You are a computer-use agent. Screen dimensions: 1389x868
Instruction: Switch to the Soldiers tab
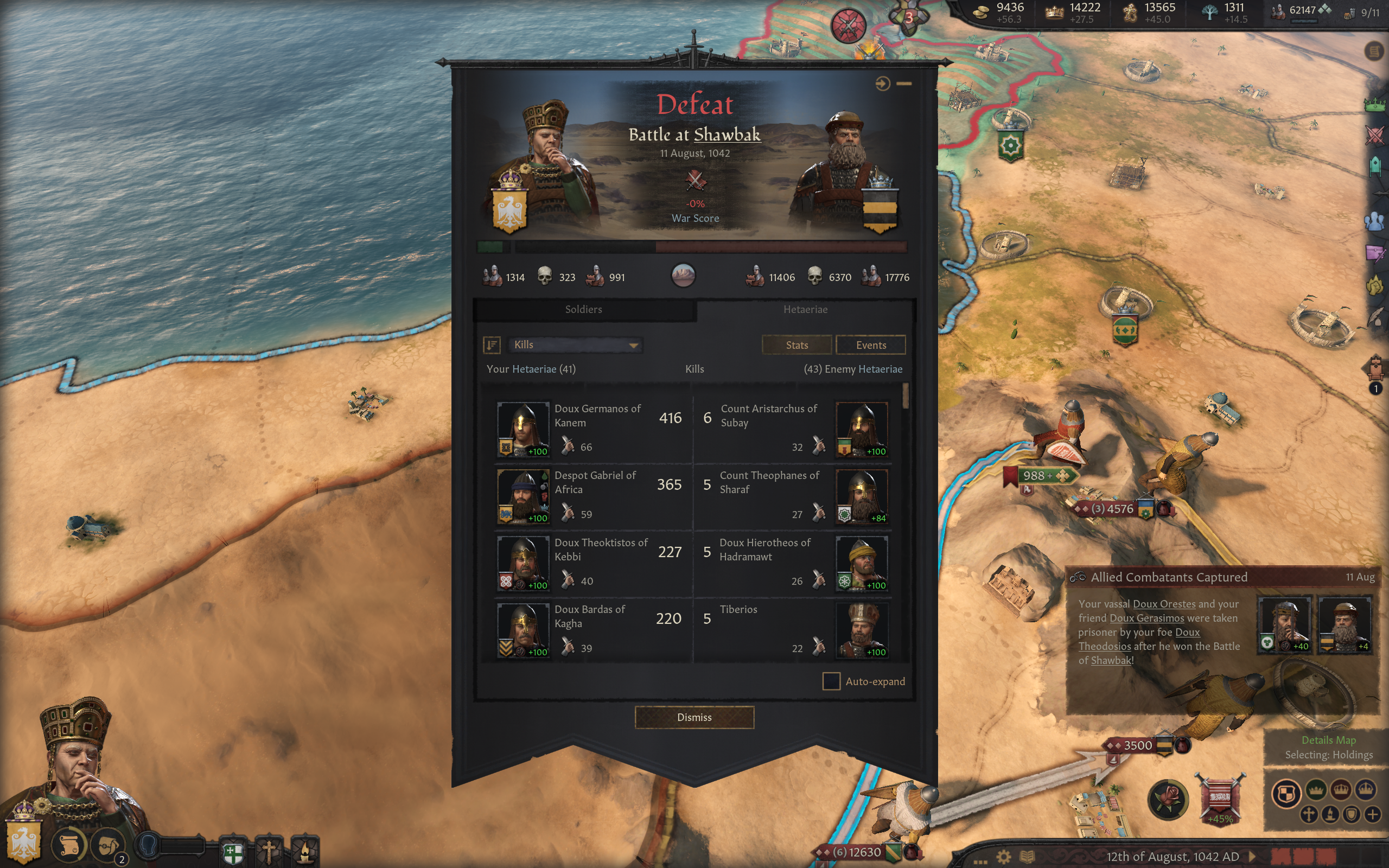pos(583,309)
